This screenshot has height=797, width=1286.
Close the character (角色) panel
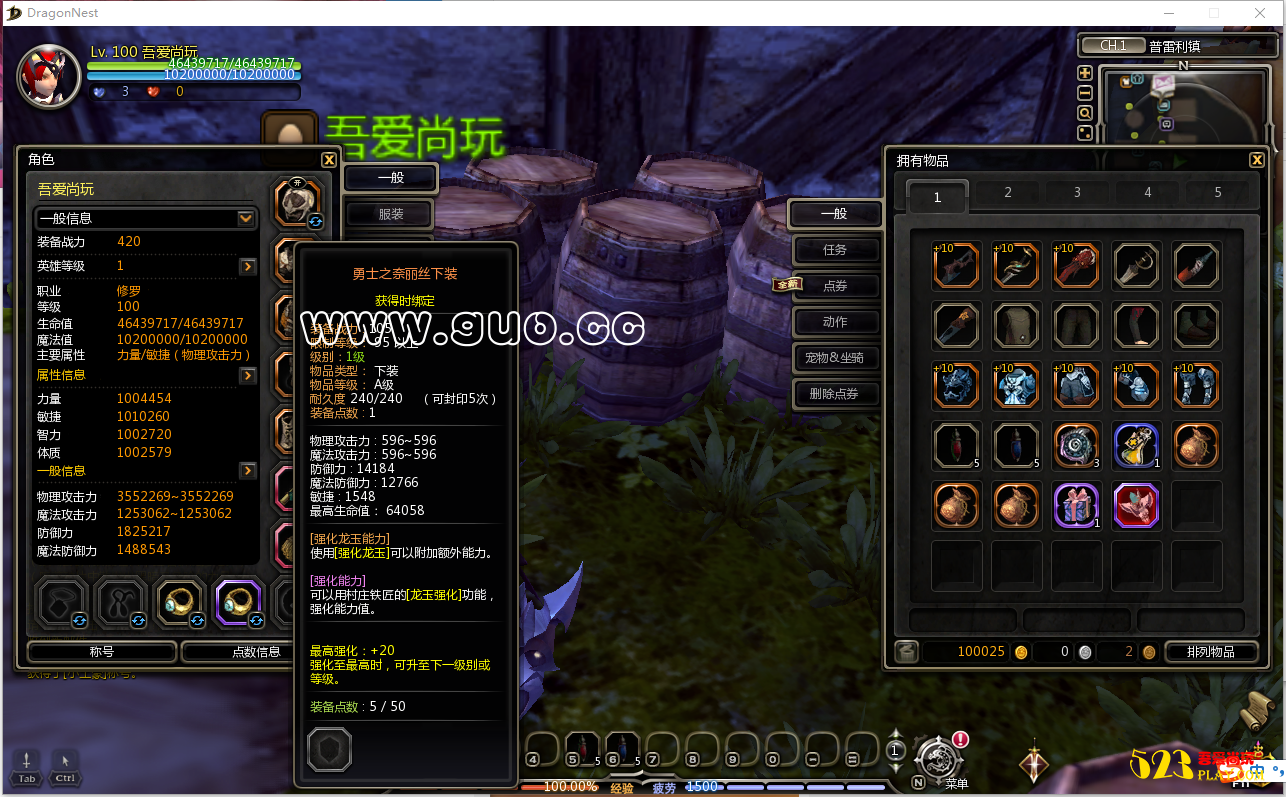(329, 160)
